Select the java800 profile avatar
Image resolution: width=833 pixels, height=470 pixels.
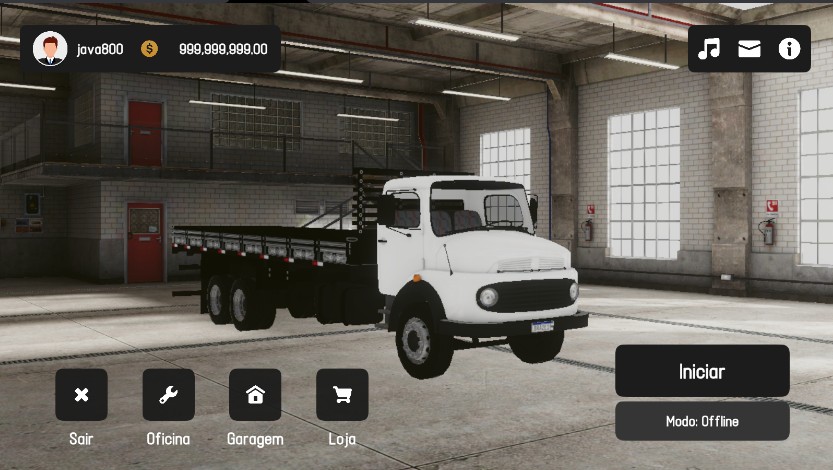click(x=50, y=49)
